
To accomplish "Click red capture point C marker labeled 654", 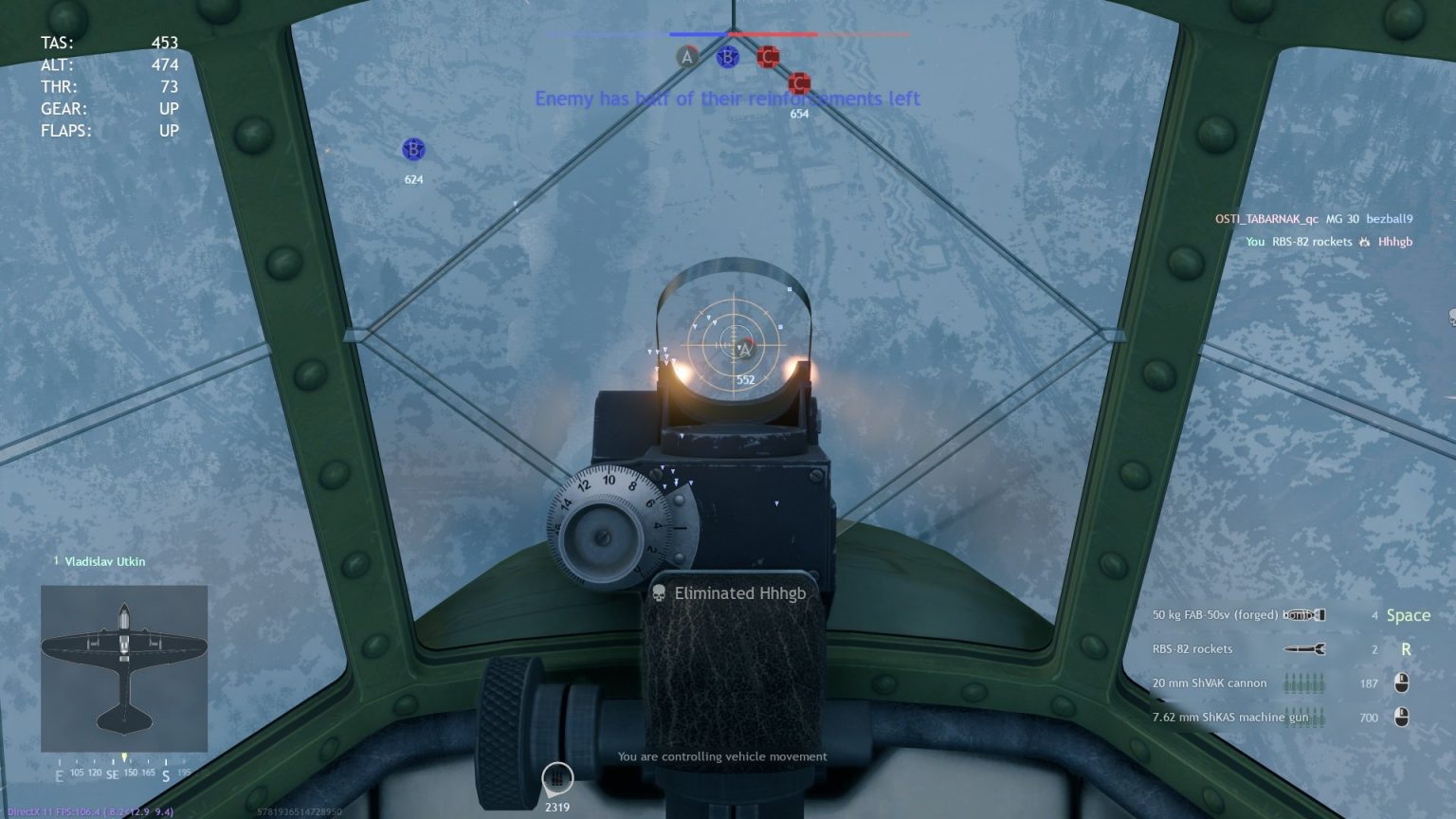I will 799,82.
